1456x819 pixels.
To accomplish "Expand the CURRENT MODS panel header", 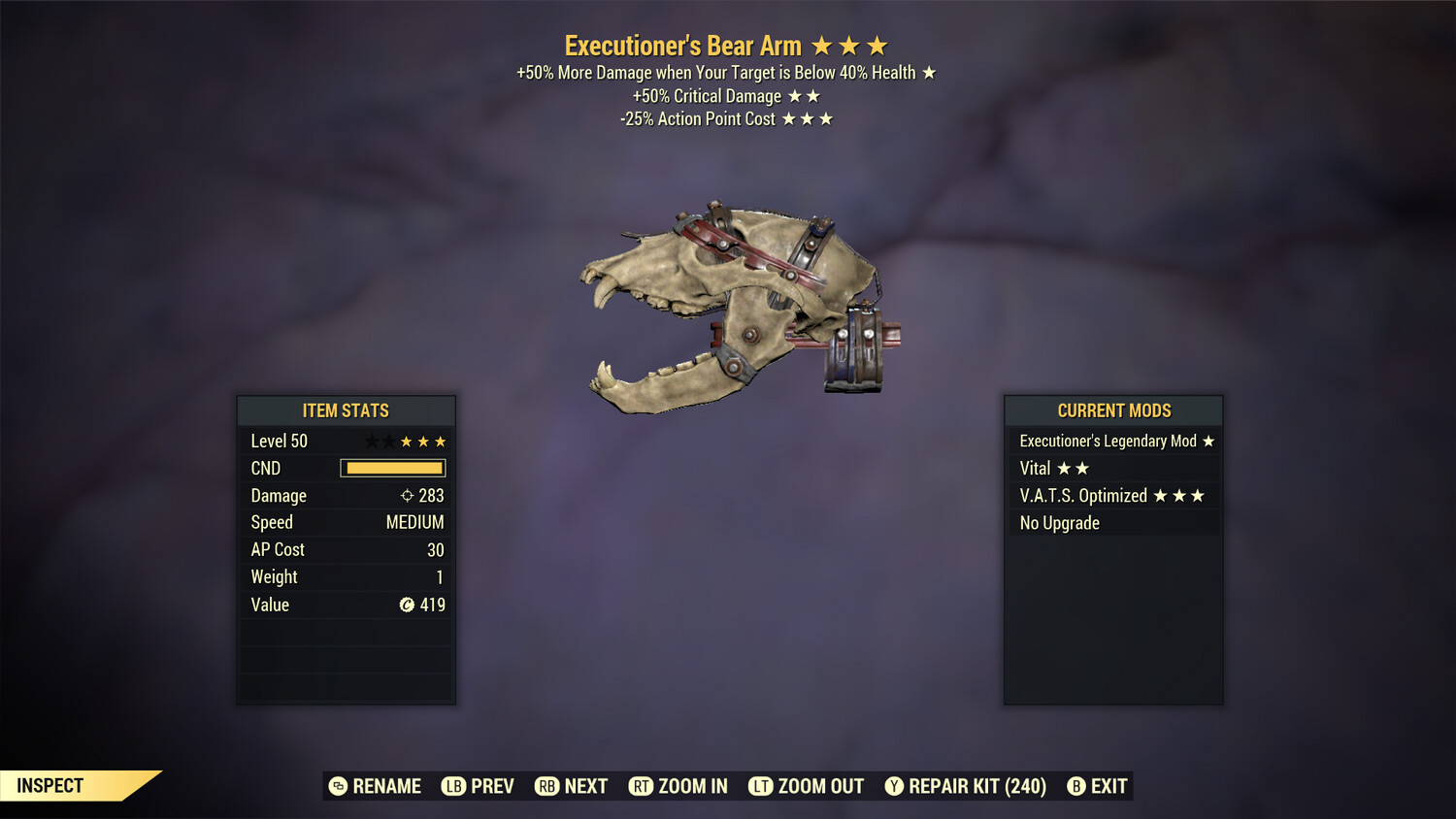I will click(1112, 410).
